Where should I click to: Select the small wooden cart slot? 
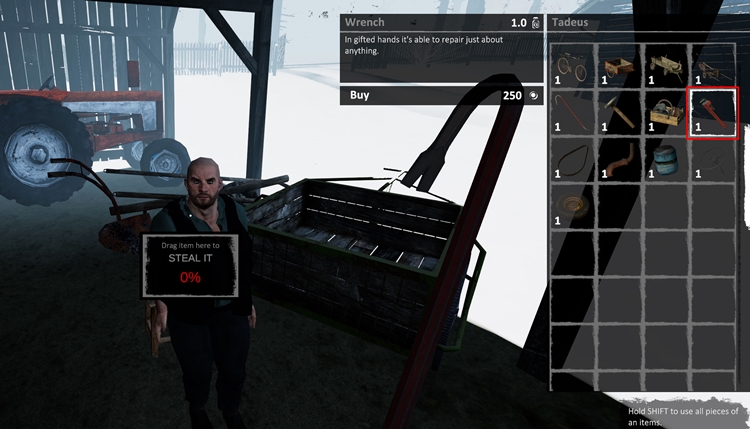(x=620, y=66)
